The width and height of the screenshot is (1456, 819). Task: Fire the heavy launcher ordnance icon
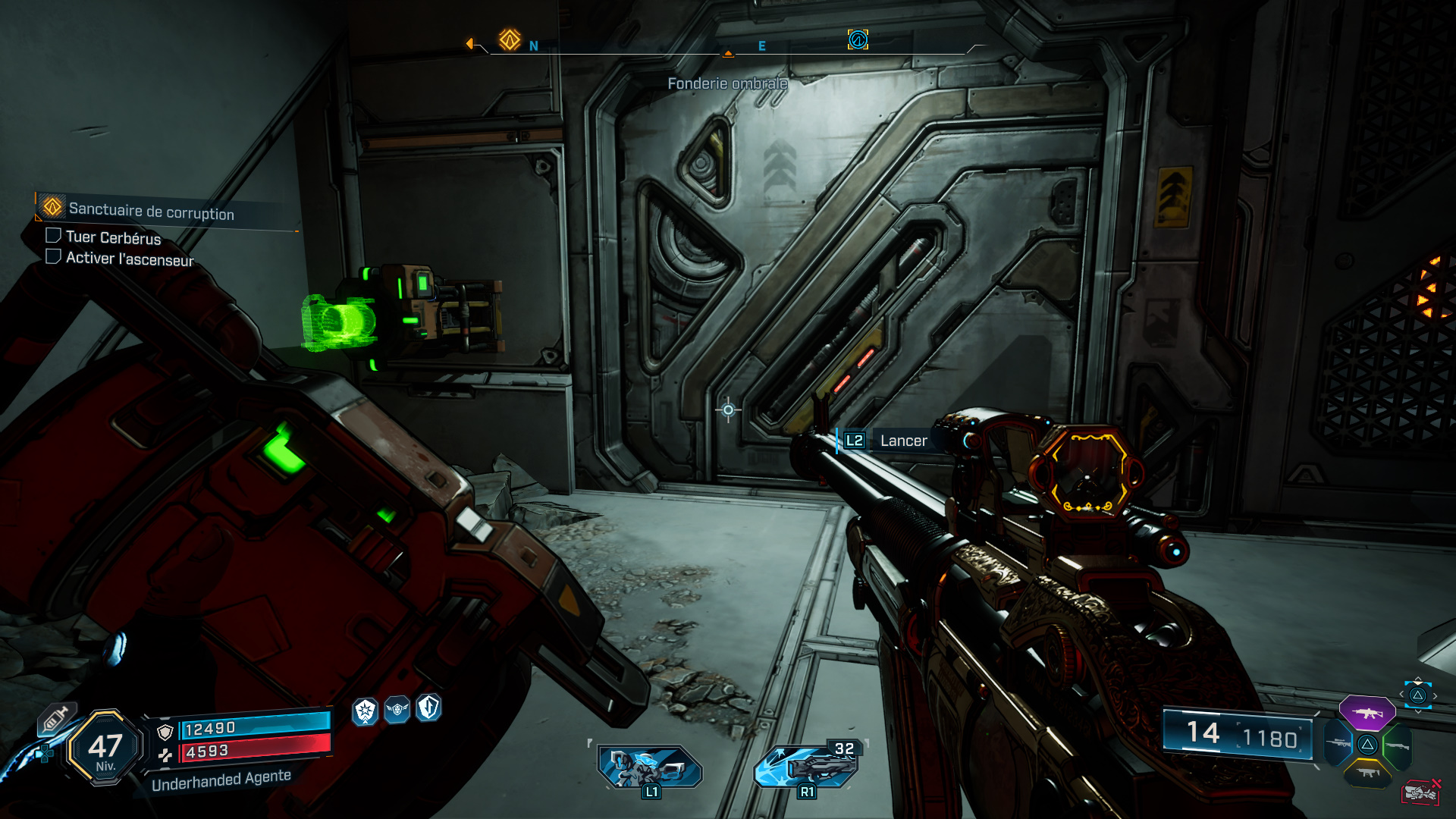tap(807, 765)
